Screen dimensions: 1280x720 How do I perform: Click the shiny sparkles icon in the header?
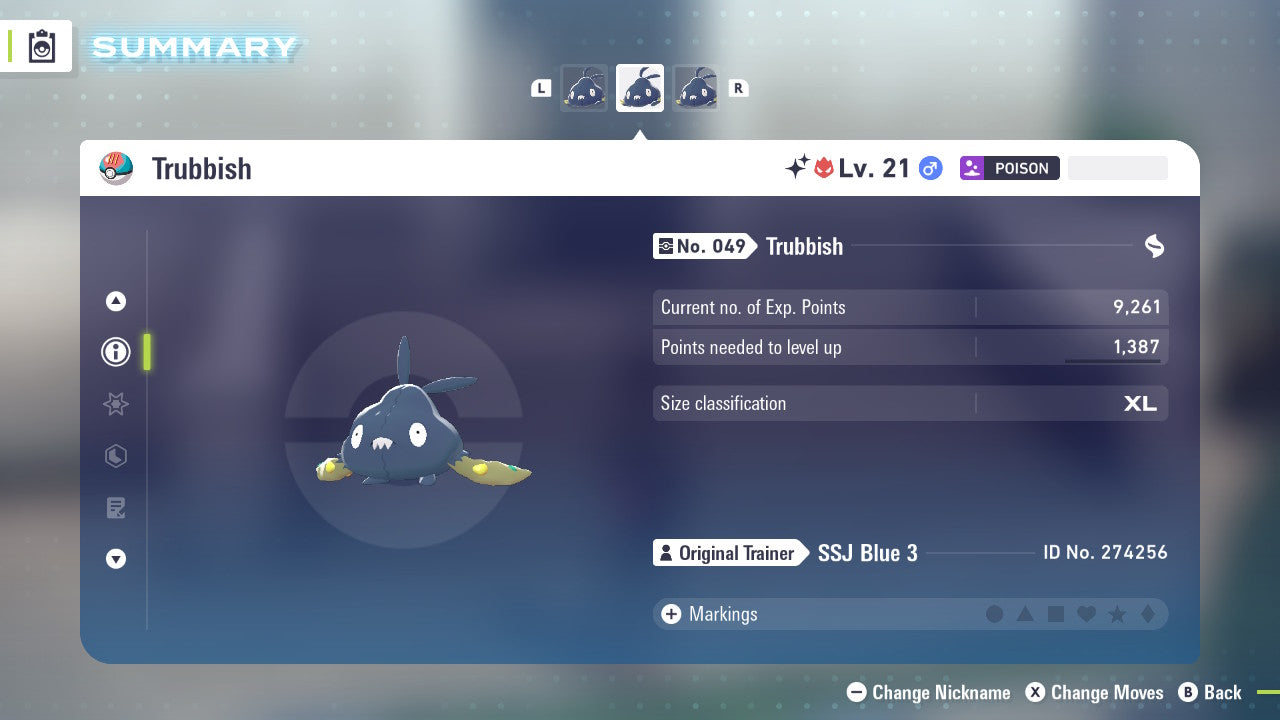tap(794, 167)
